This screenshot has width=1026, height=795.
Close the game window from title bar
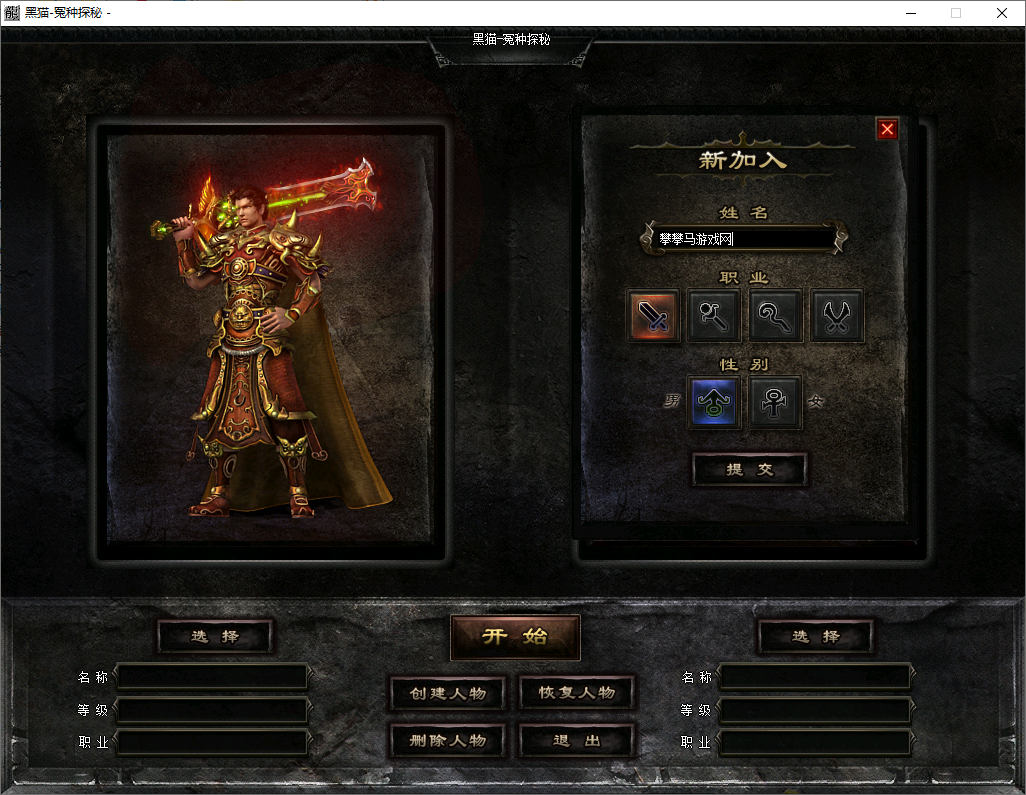coord(1002,13)
